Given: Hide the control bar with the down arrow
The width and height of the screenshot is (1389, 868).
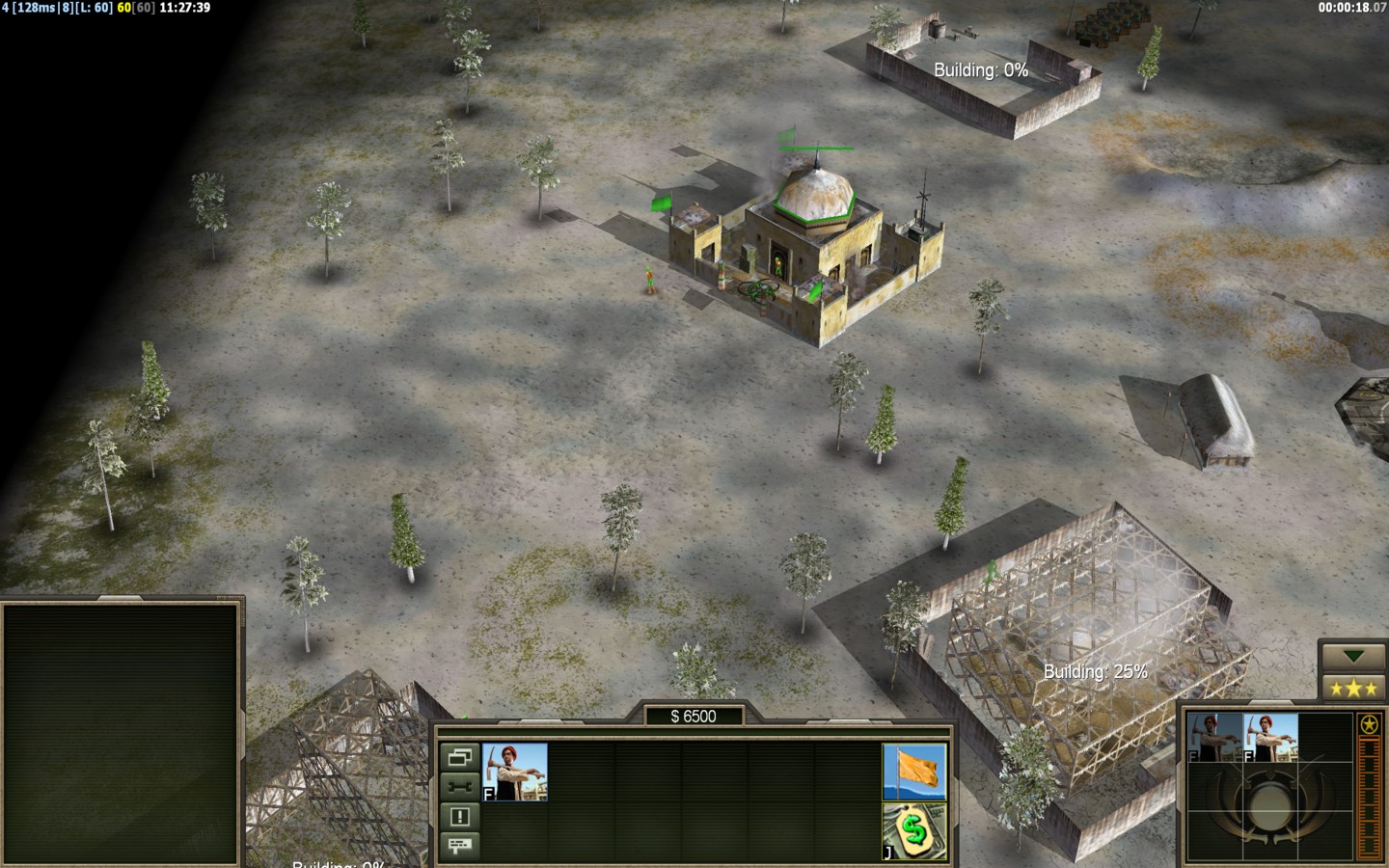Looking at the screenshot, I should tap(1352, 657).
